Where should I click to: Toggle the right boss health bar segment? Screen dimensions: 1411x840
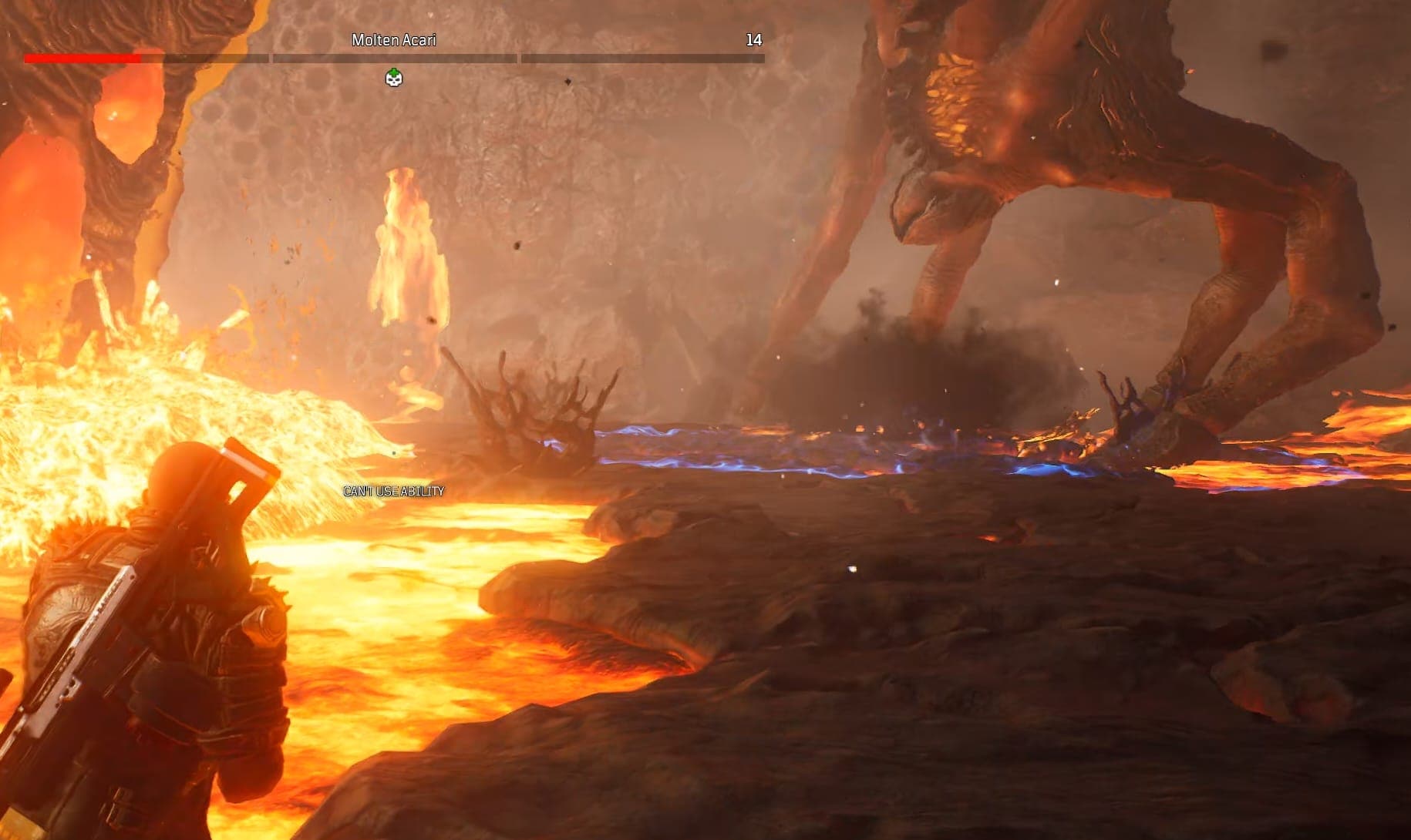[x=638, y=56]
